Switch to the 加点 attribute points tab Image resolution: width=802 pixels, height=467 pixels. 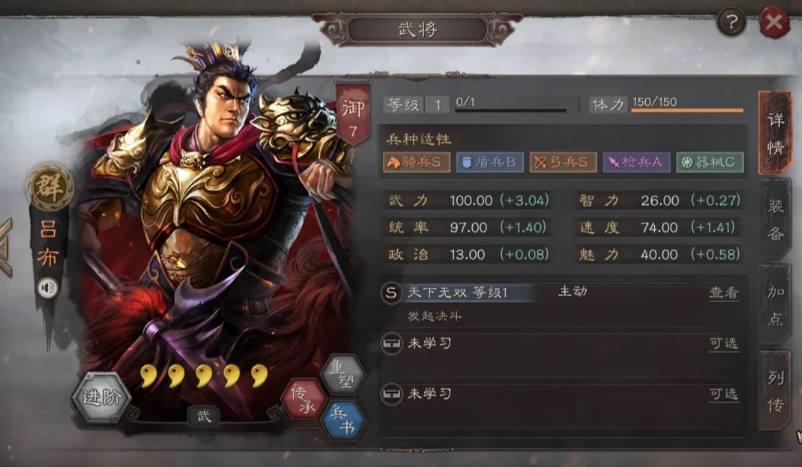tap(775, 304)
